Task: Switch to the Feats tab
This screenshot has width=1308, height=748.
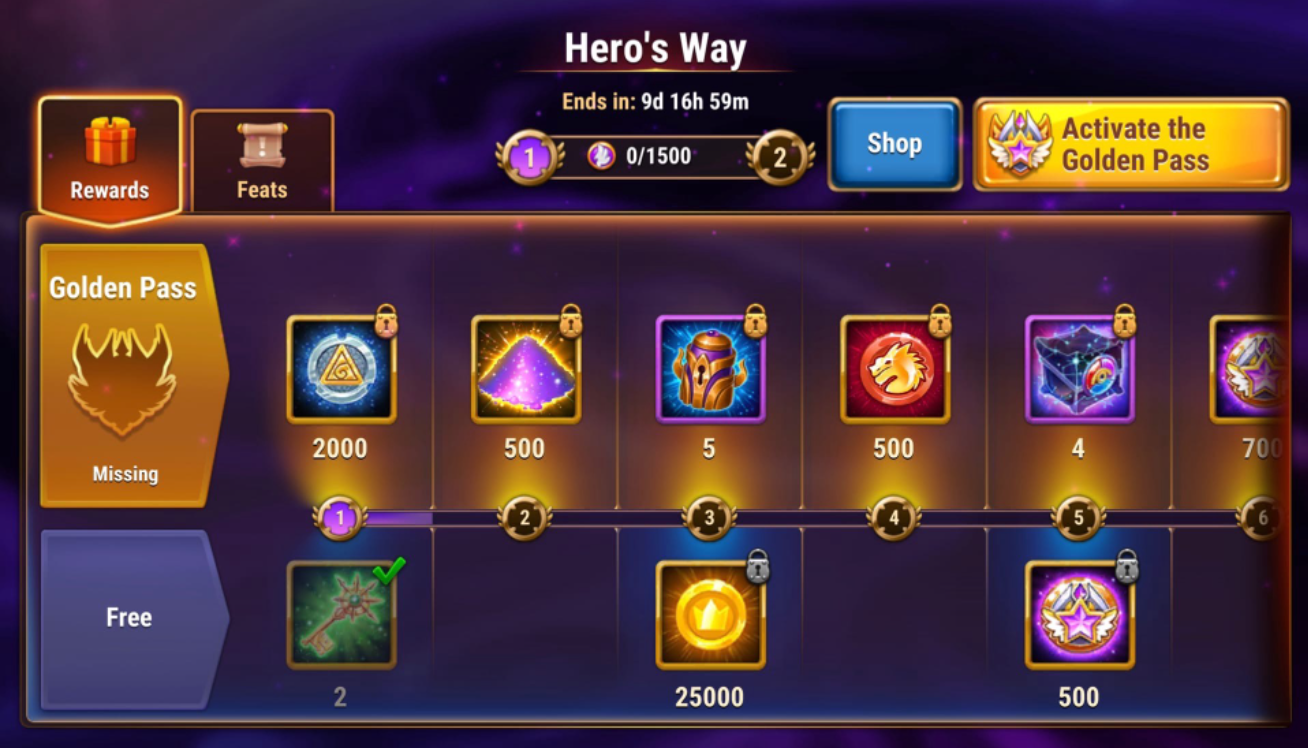Action: [262, 160]
